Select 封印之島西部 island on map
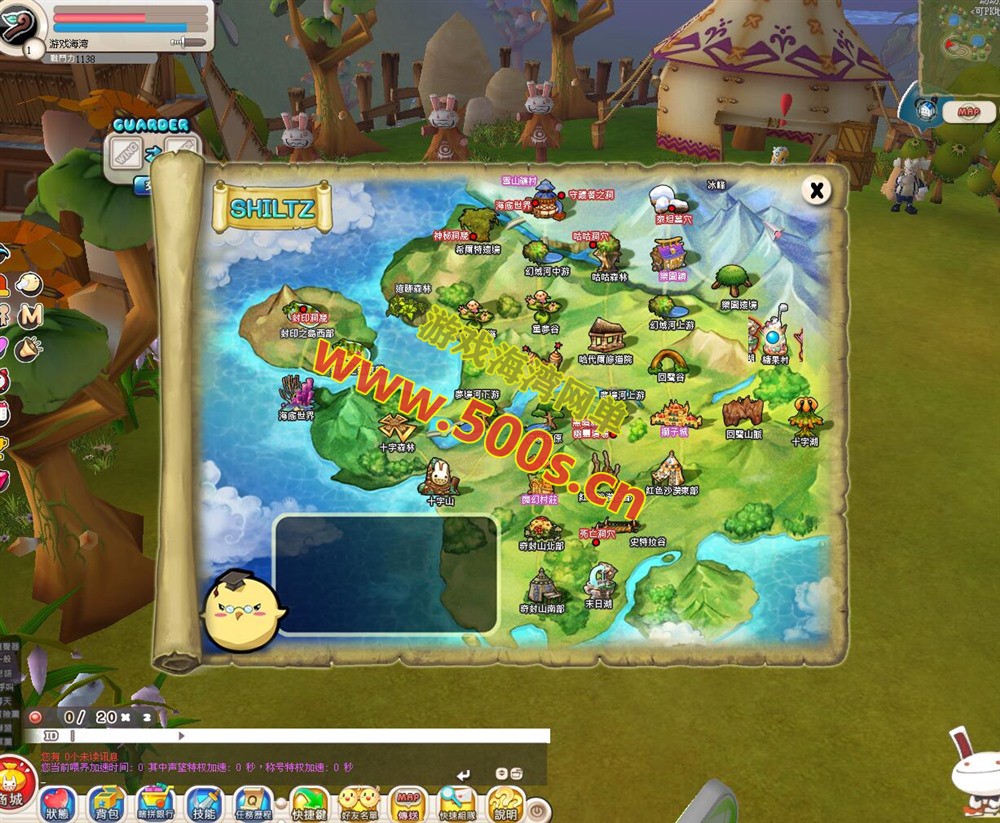The image size is (1000, 823). point(306,313)
